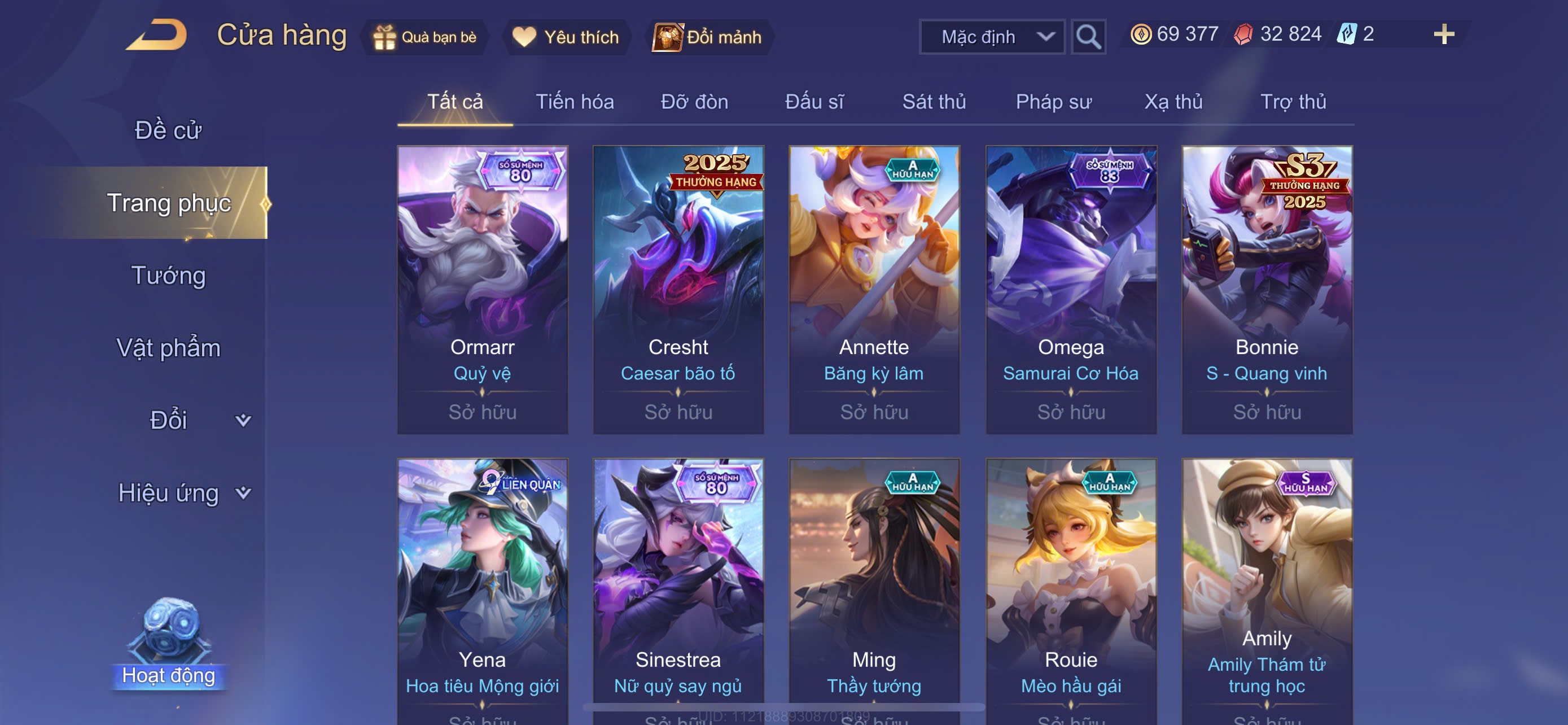Add currency with the plus button
Screen dimensions: 1568x725
tap(1443, 34)
